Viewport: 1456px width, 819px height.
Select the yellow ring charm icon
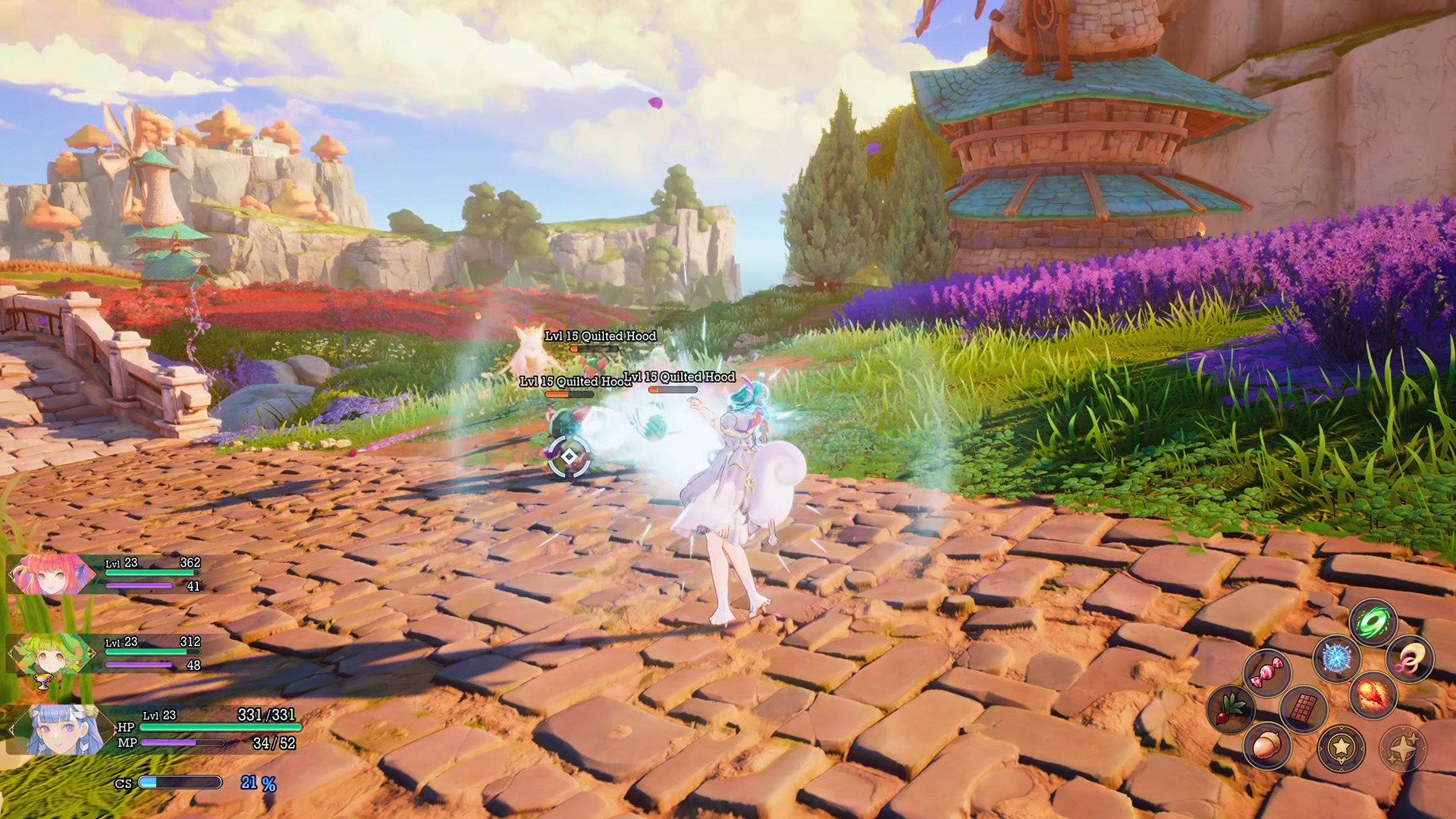[x=1410, y=657]
